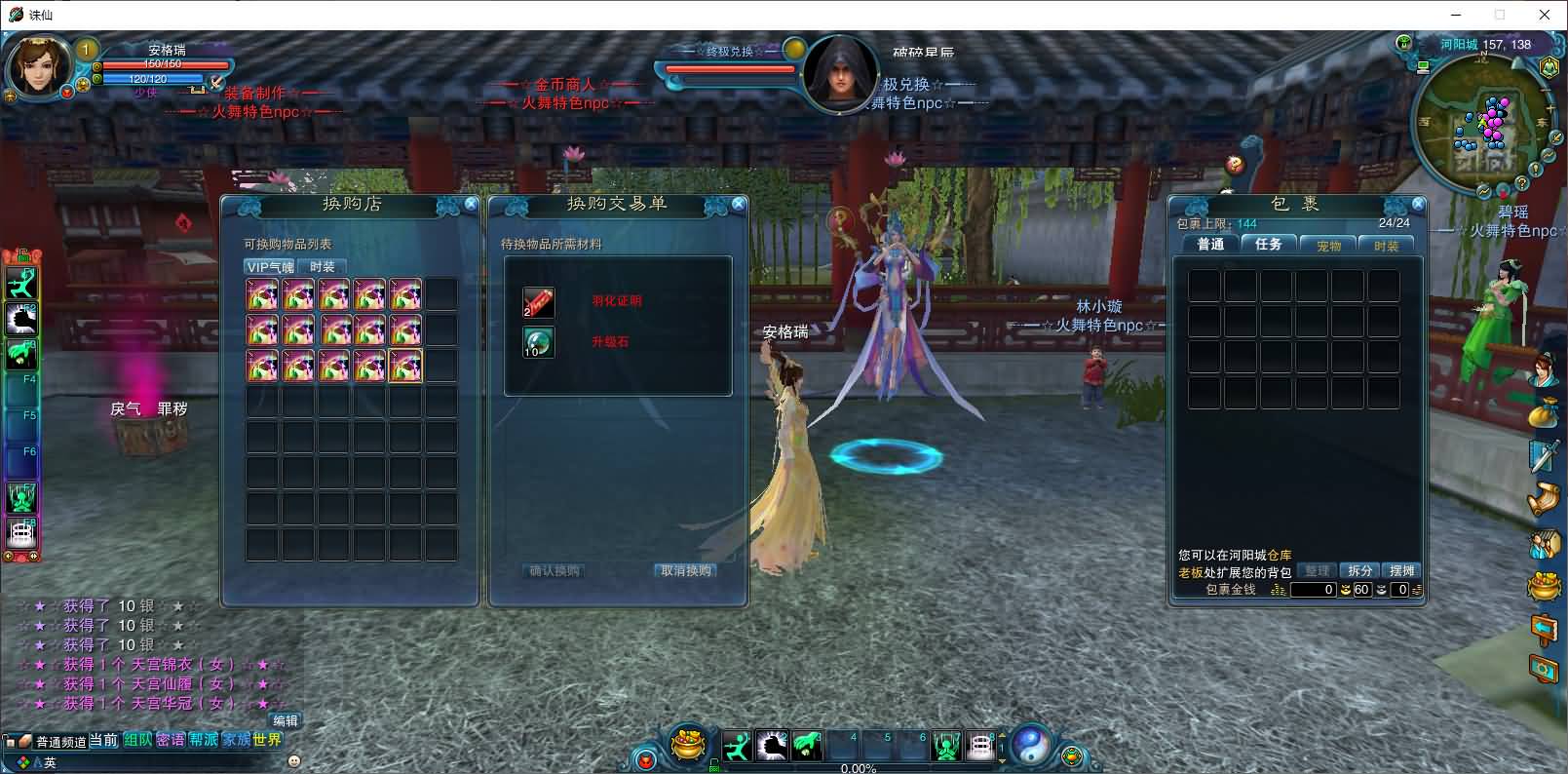Activate the yin-yang orb on the bottom bar
This screenshot has height=774, width=1568.
1030,746
